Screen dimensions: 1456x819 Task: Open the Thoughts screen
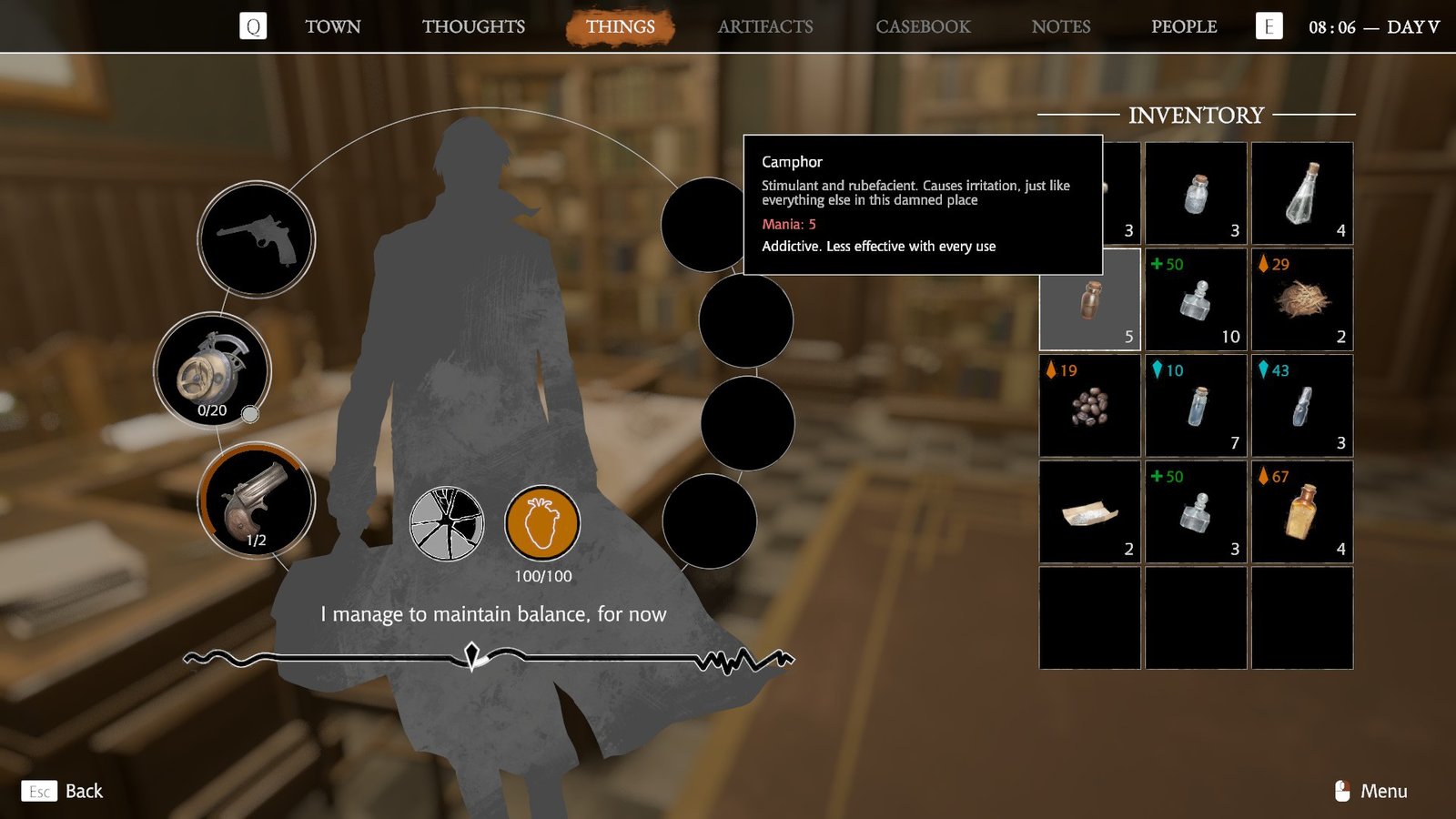click(x=472, y=26)
